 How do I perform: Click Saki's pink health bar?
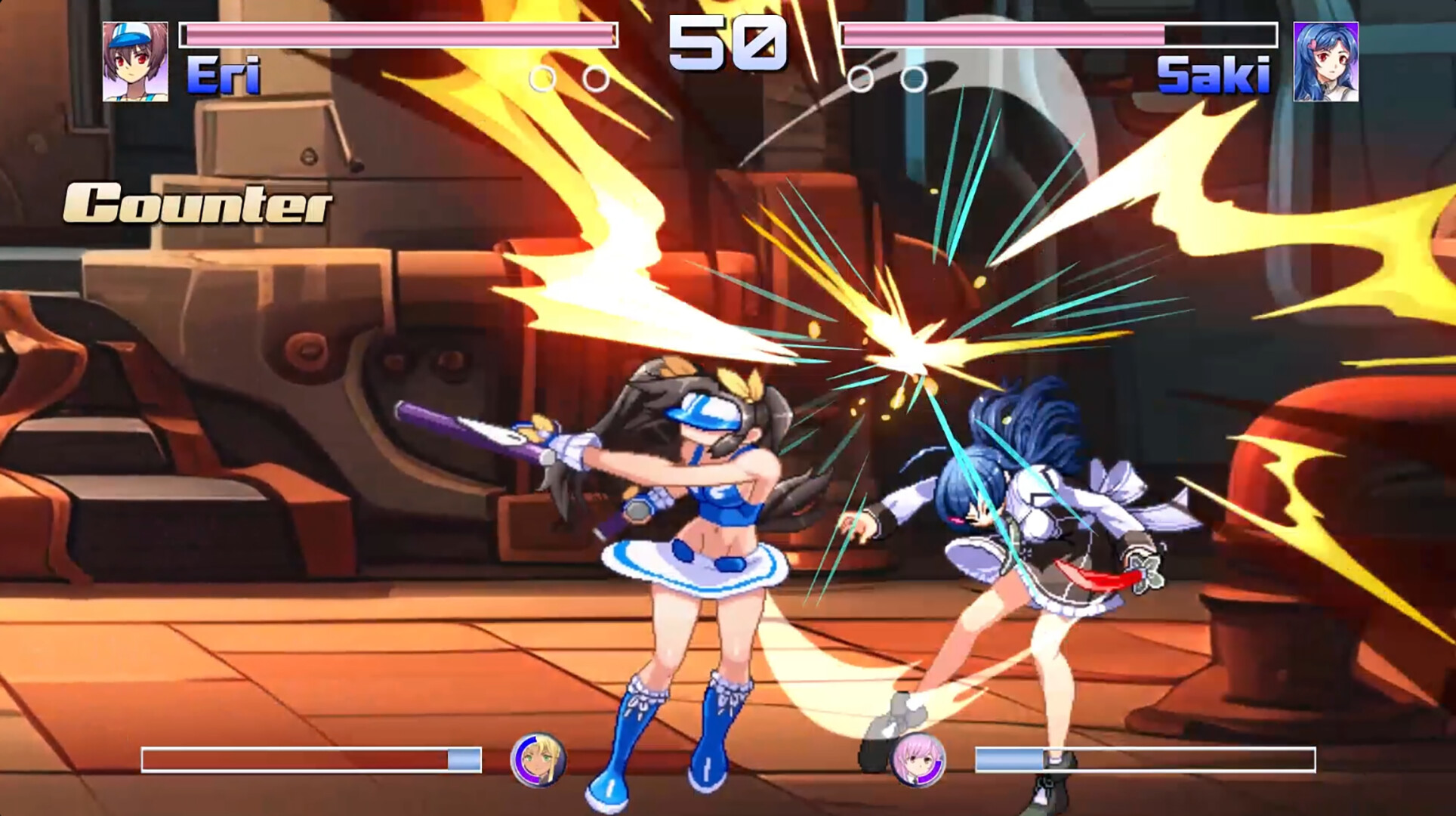click(x=1004, y=34)
